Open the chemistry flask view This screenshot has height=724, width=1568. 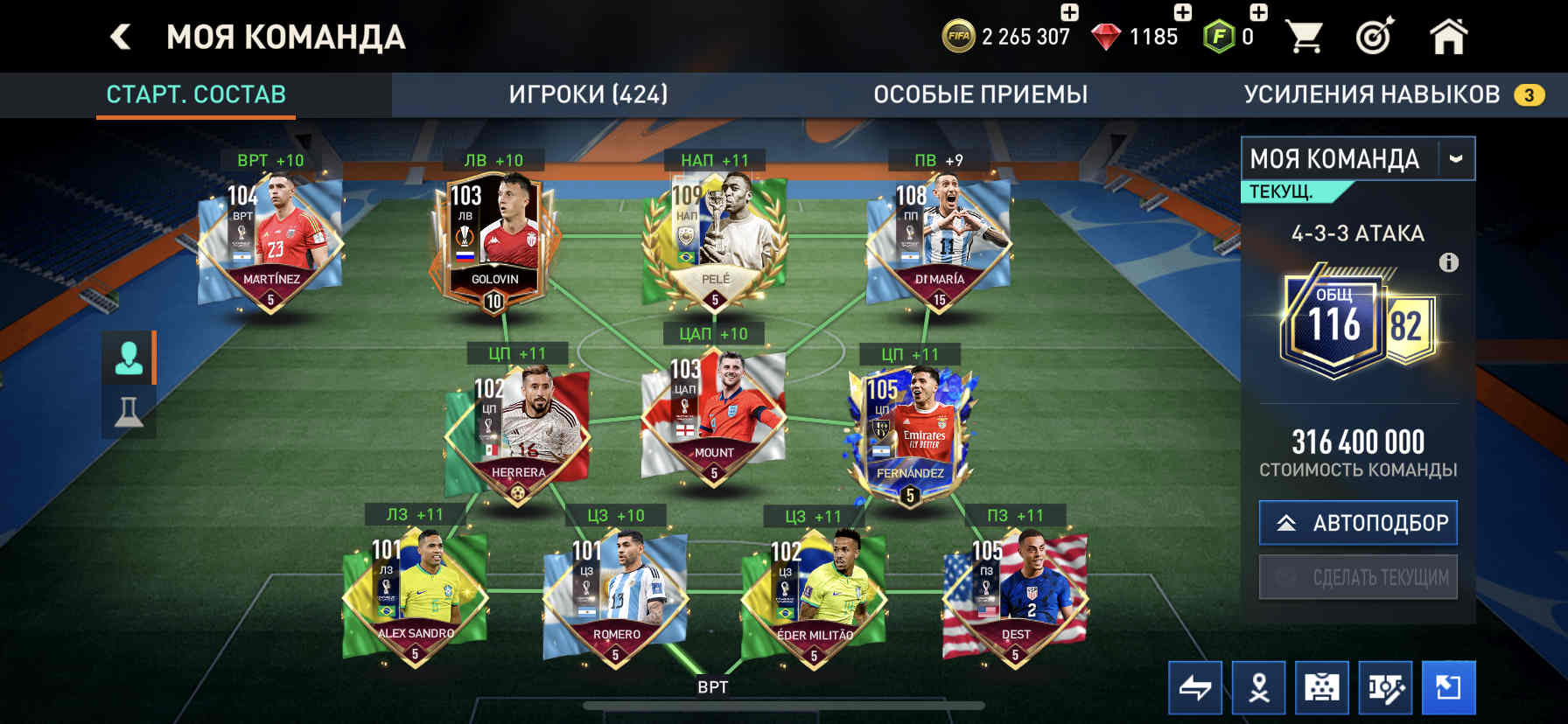tap(129, 411)
